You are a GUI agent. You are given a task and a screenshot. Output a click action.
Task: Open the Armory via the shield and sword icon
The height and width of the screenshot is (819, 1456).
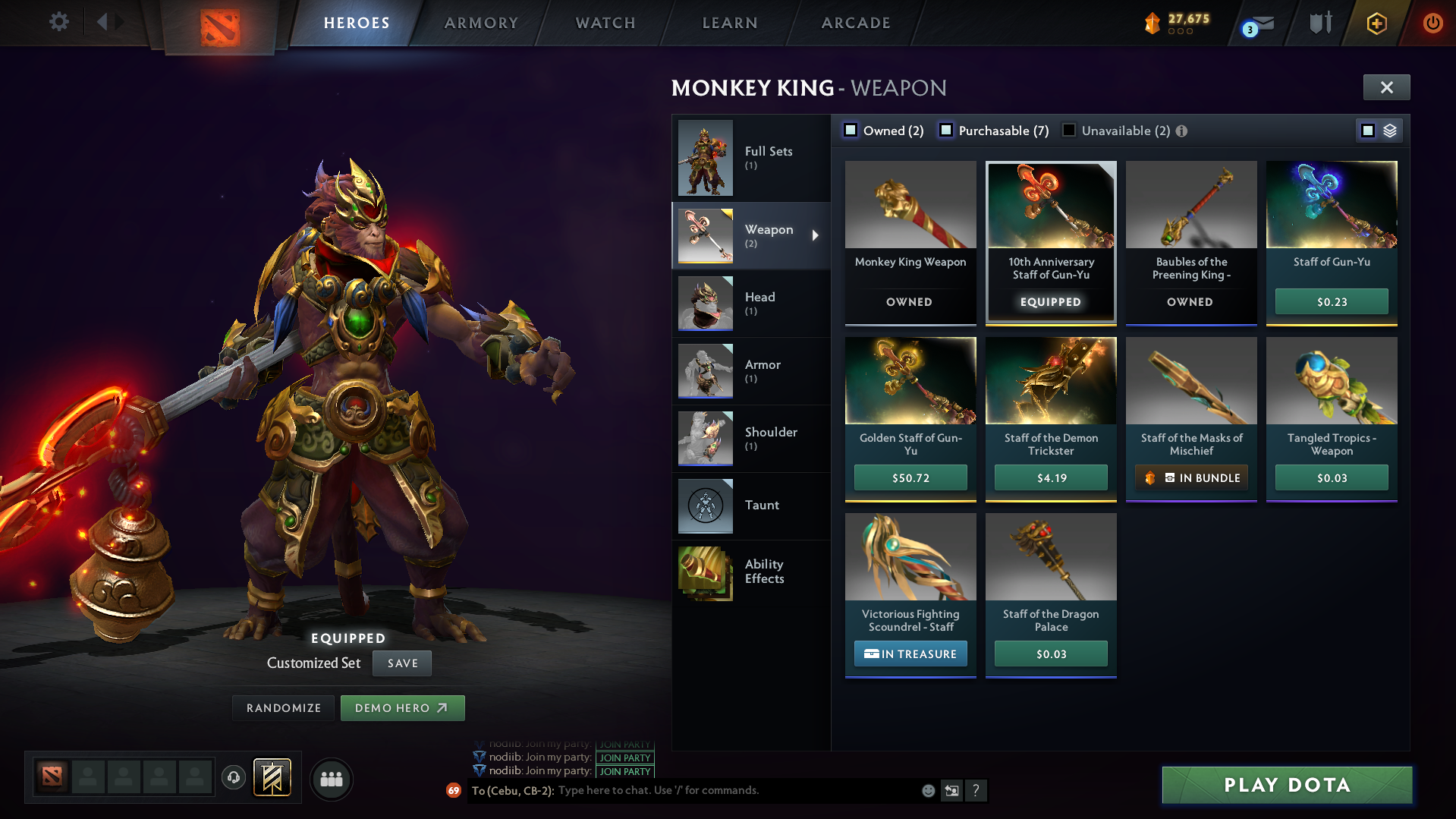click(1319, 23)
